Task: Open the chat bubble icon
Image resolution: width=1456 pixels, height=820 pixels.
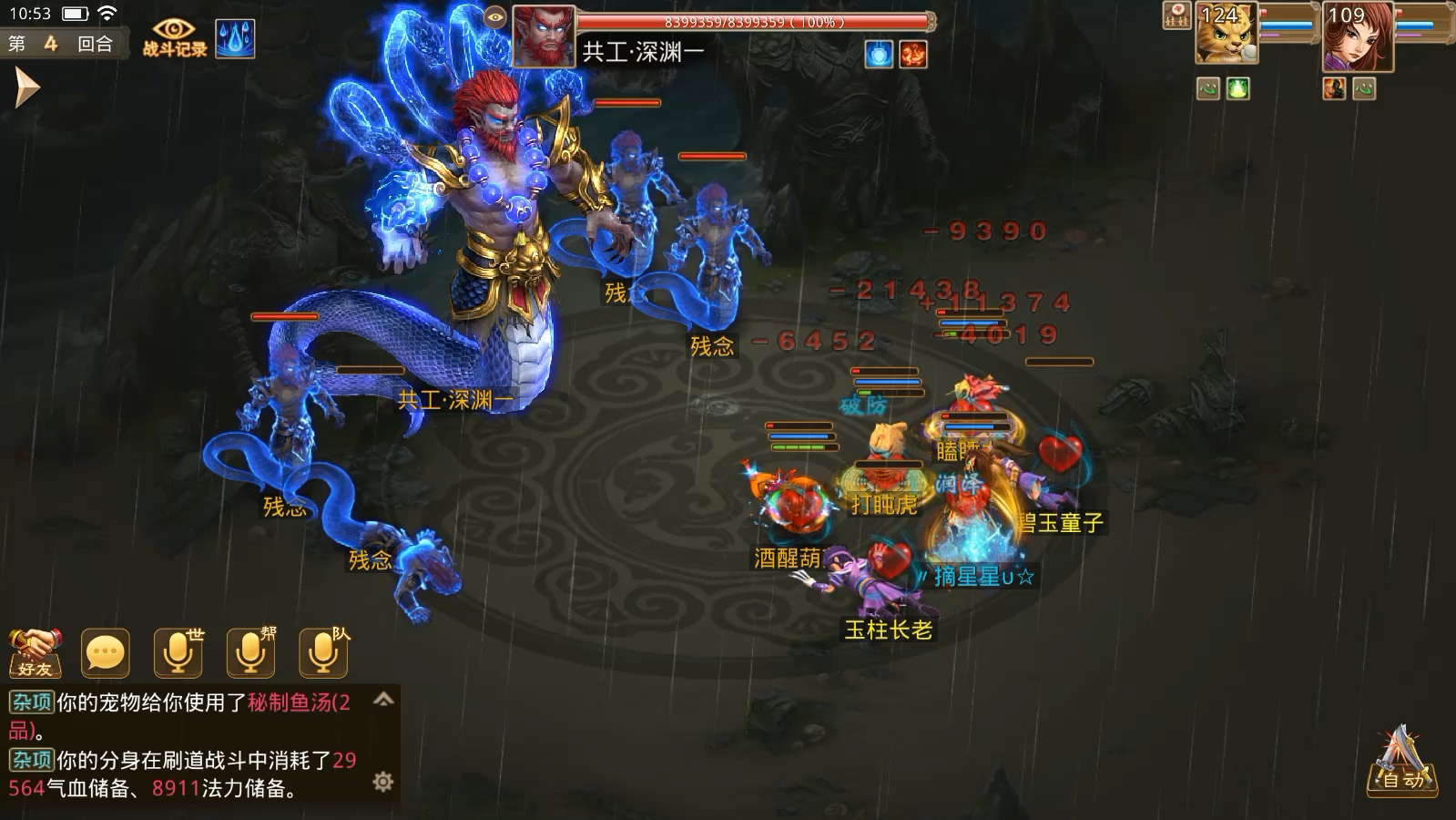Action: click(104, 651)
